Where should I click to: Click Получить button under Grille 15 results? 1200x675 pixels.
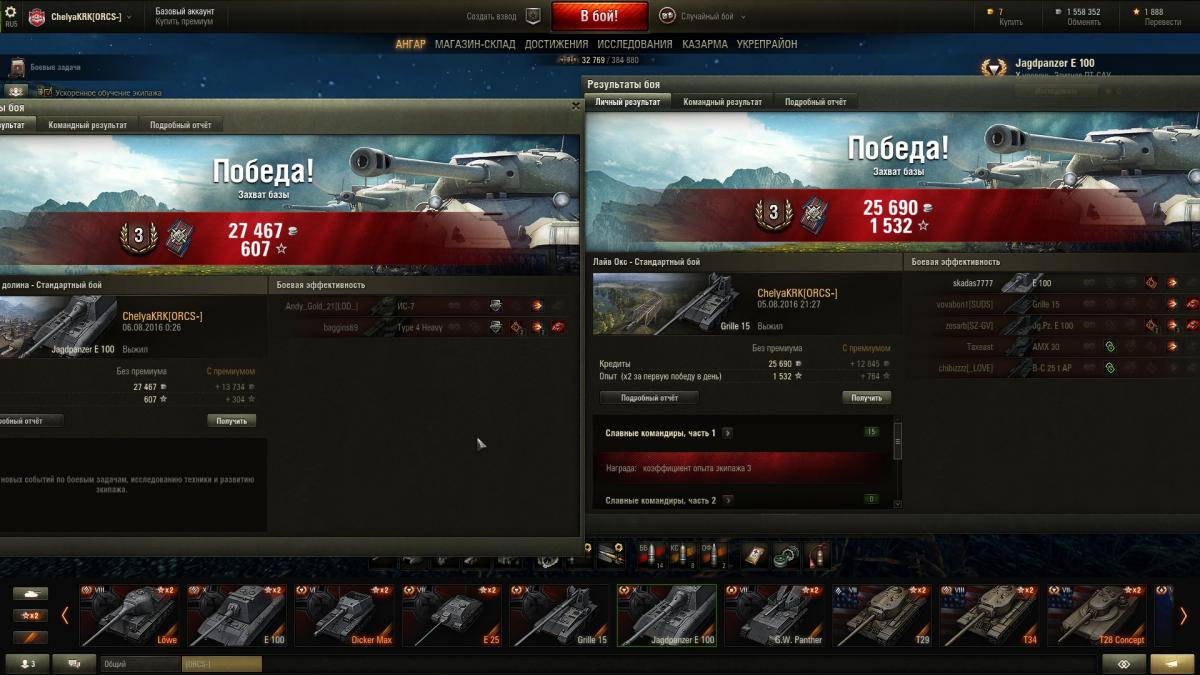coord(866,397)
